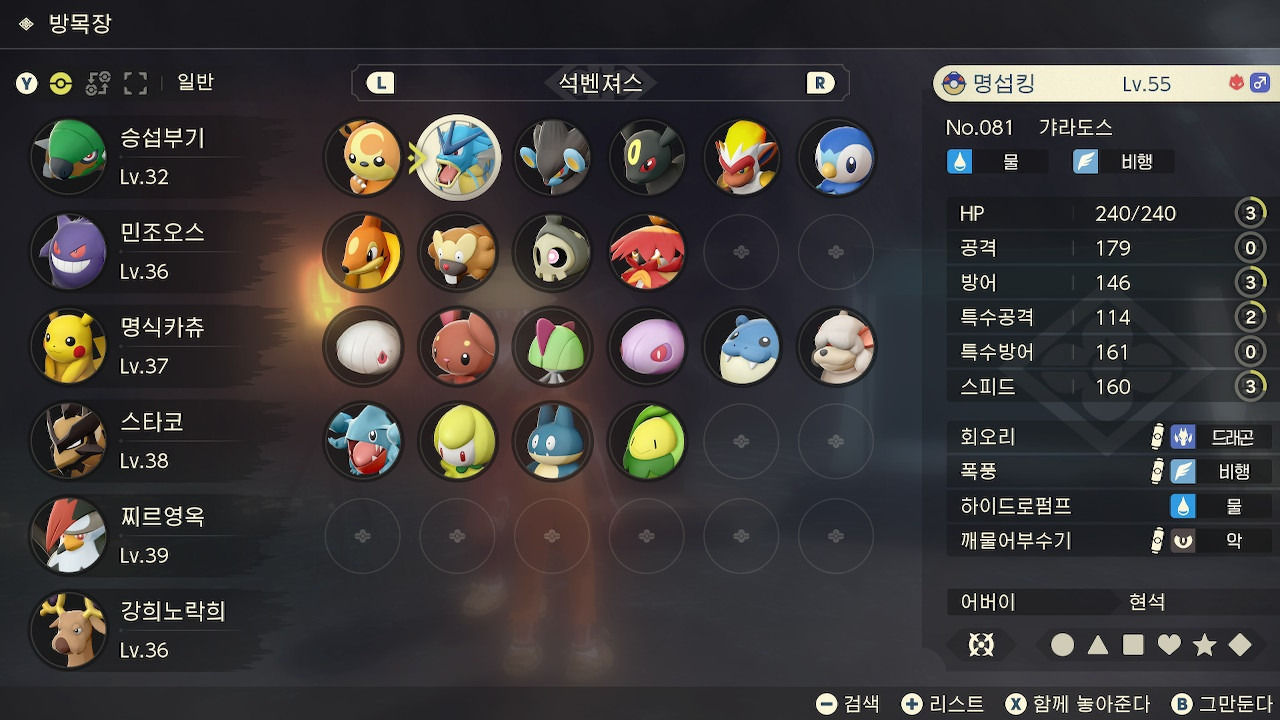Viewport: 1280px width, 720px height.
Task: Open the 석벤져스 pasture tab title
Action: coord(600,84)
